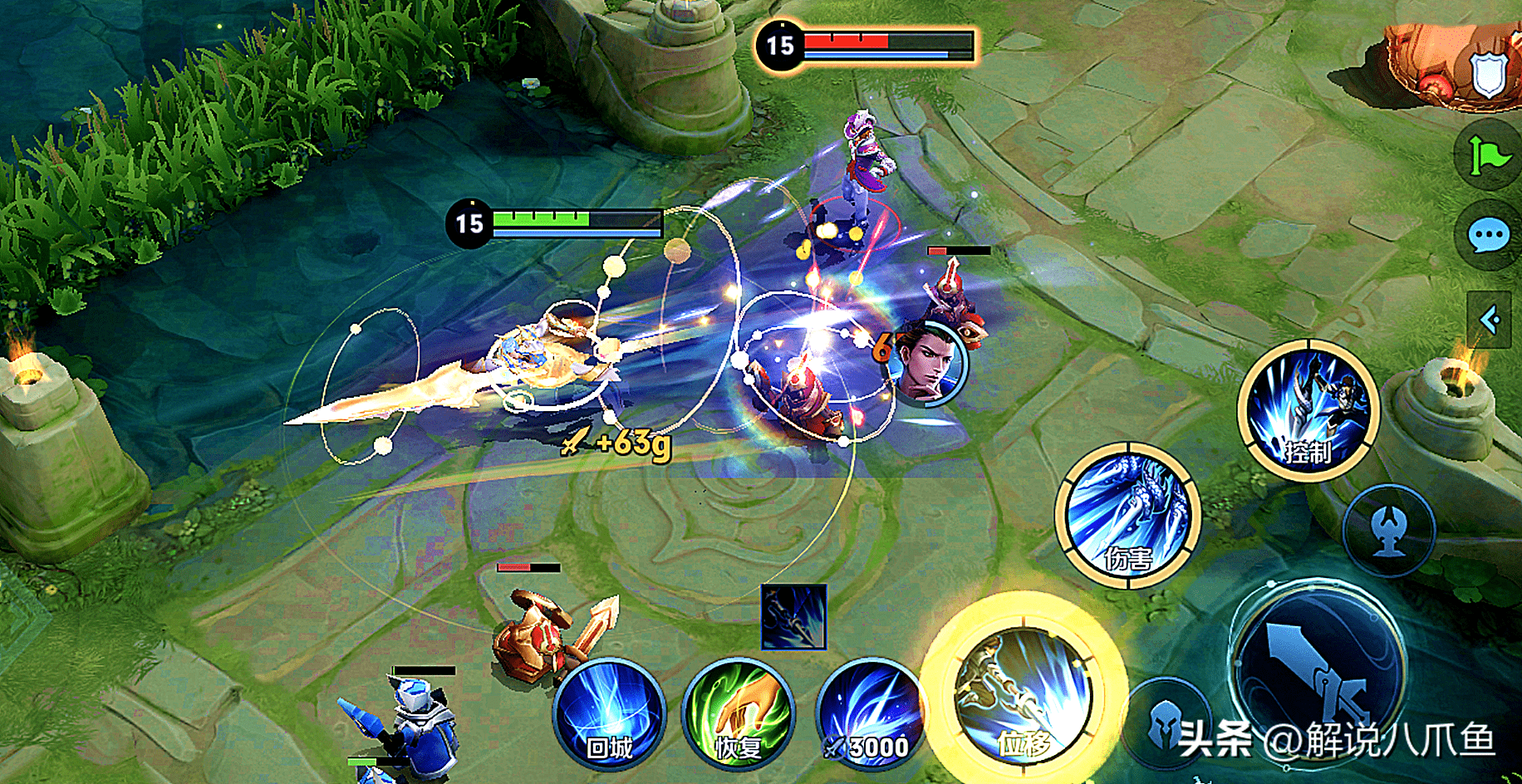Use the 恢复 restore ability

pos(738,714)
